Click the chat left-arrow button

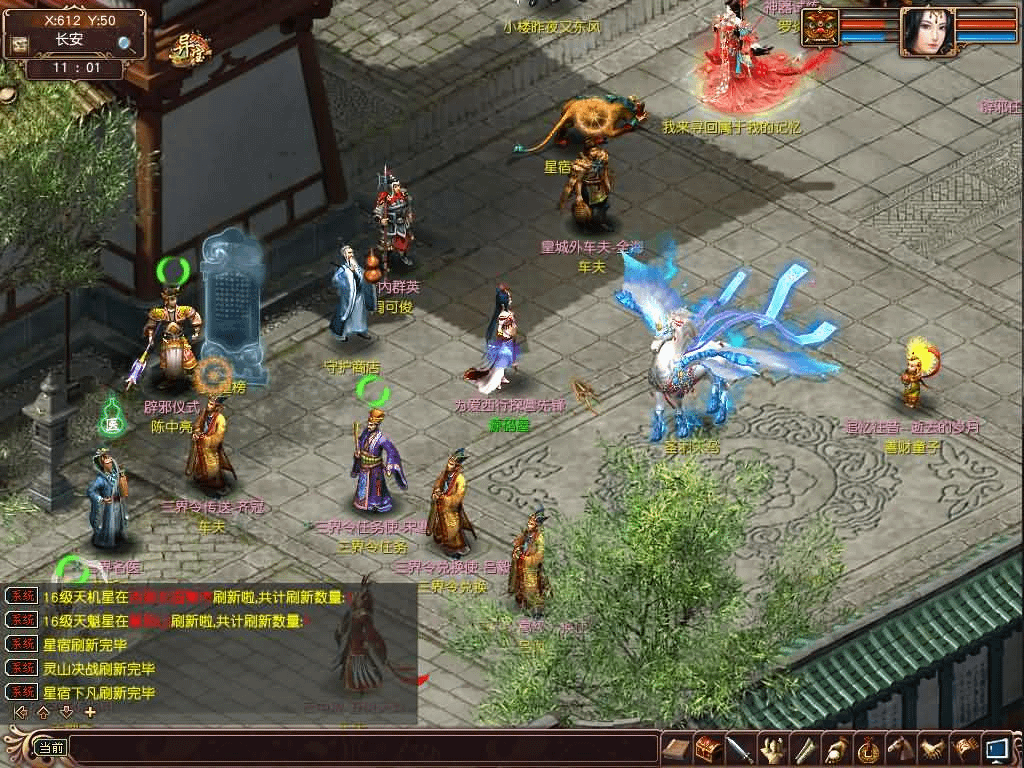[19, 712]
